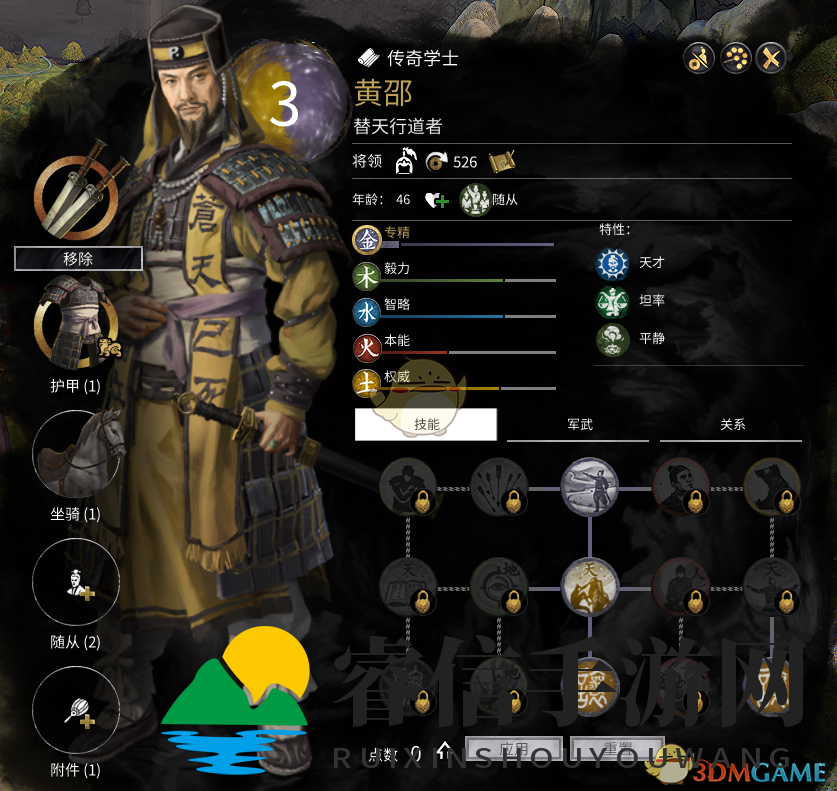Select the unlocked pointing warrior skill node
The width and height of the screenshot is (837, 791).
589,487
